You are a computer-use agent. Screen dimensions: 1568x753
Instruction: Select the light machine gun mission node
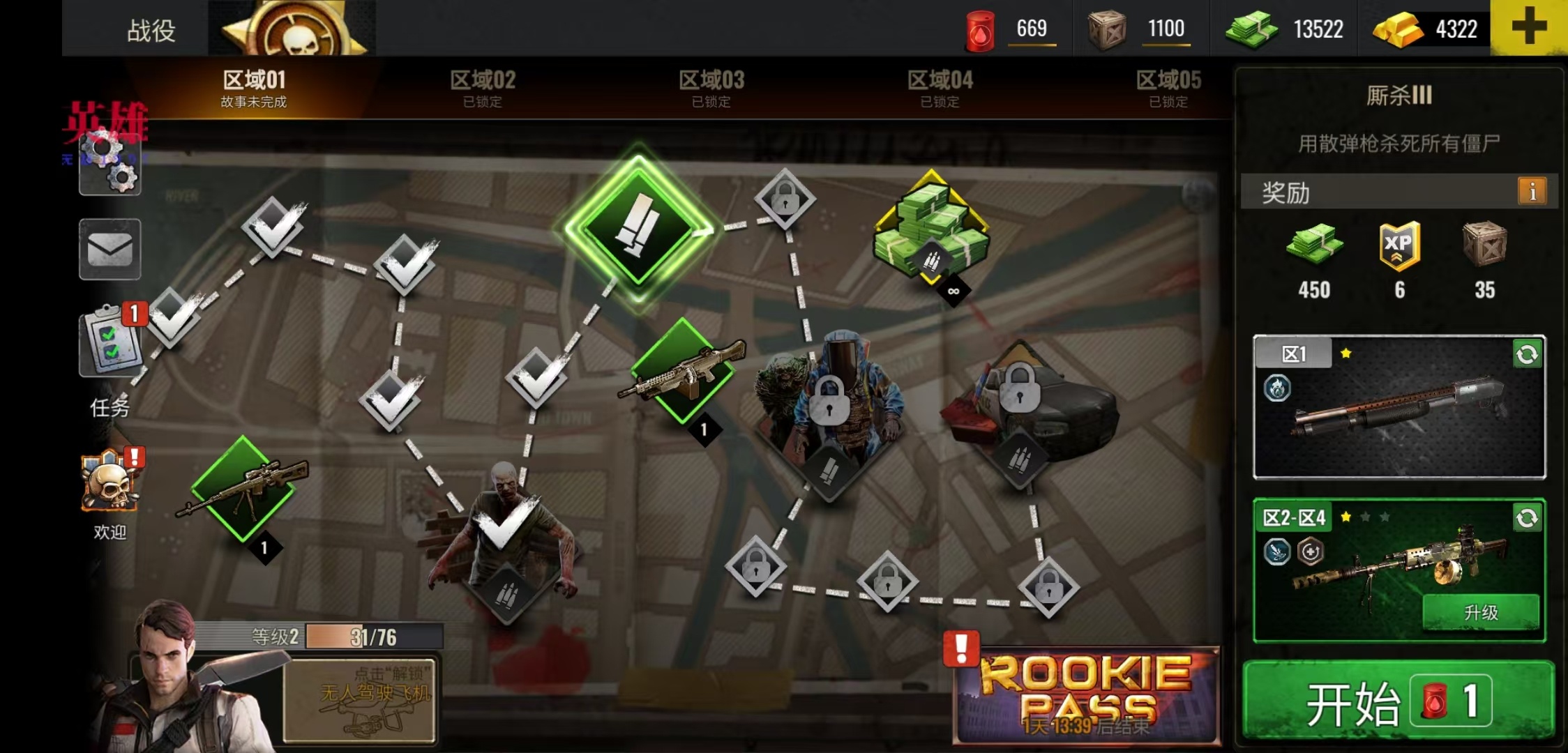(x=682, y=371)
